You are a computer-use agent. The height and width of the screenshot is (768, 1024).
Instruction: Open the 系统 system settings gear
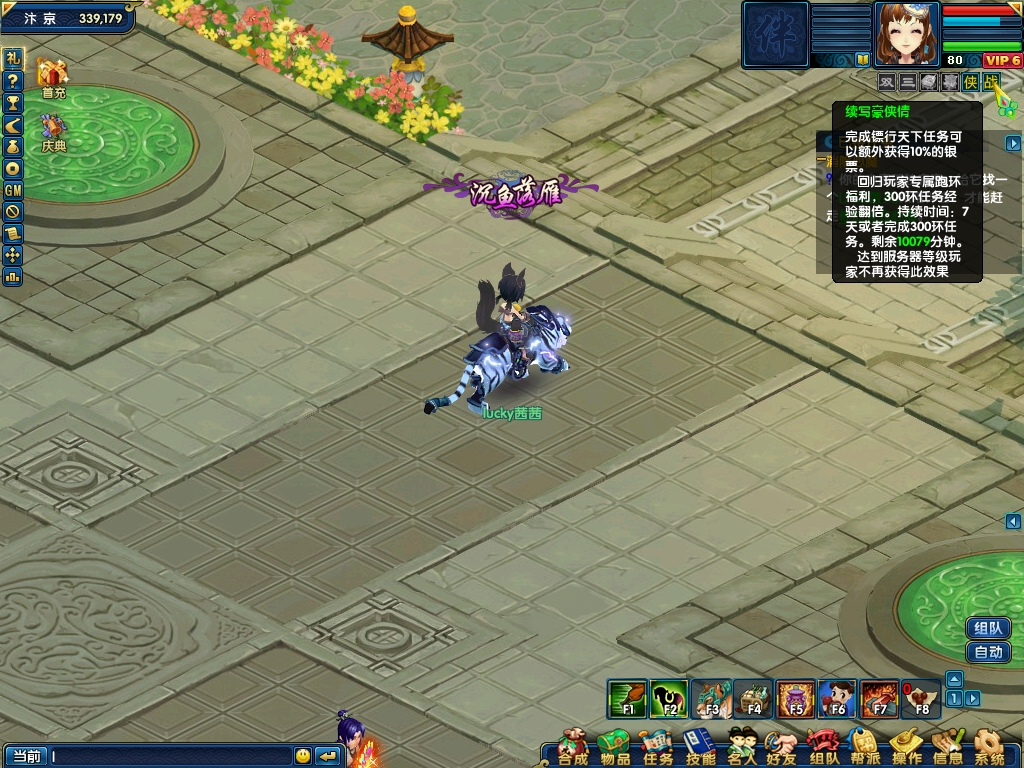point(989,746)
